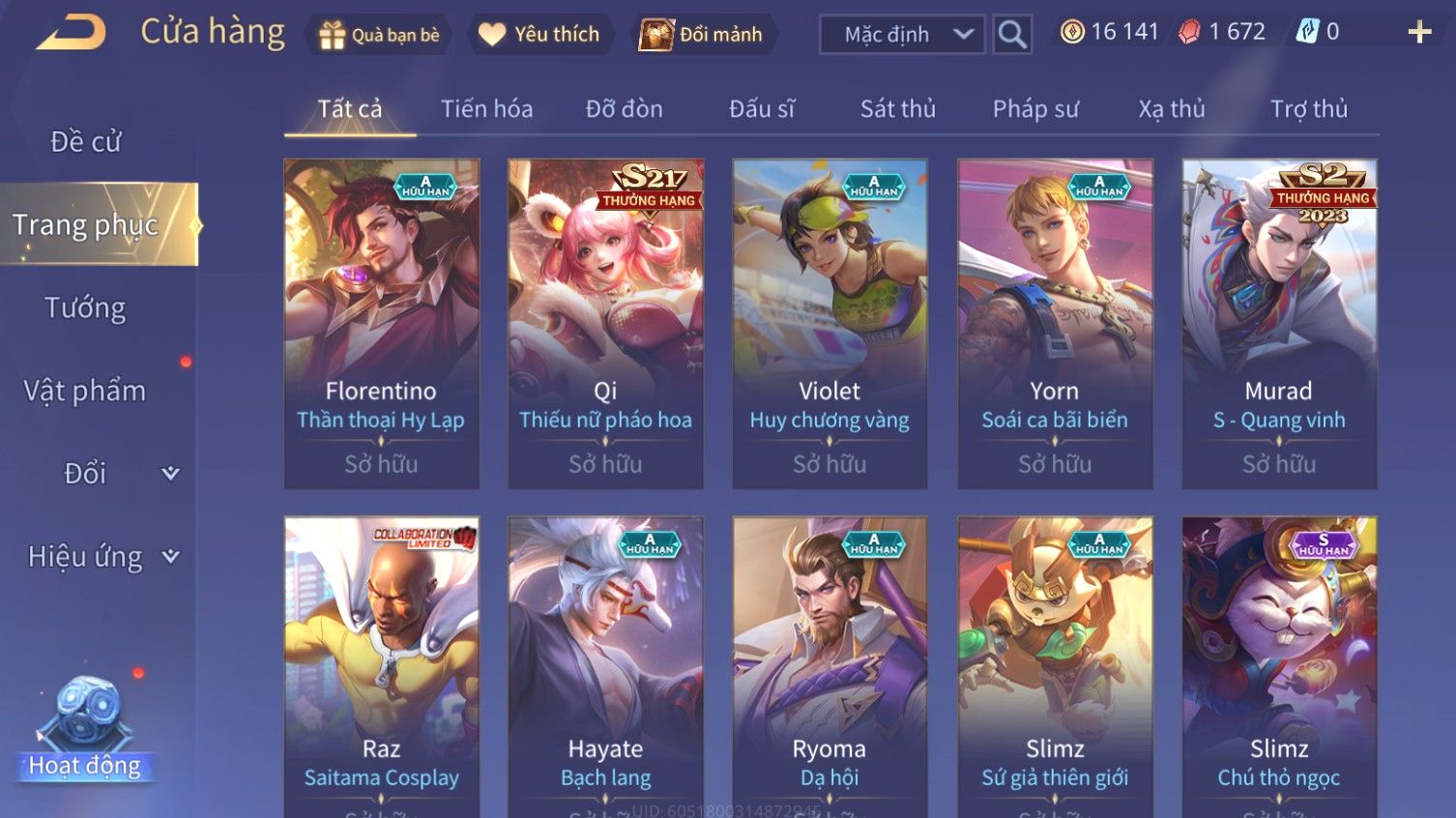Screen dimensions: 1456x818
Task: Show the Sát thủ skin category
Action: (x=897, y=109)
